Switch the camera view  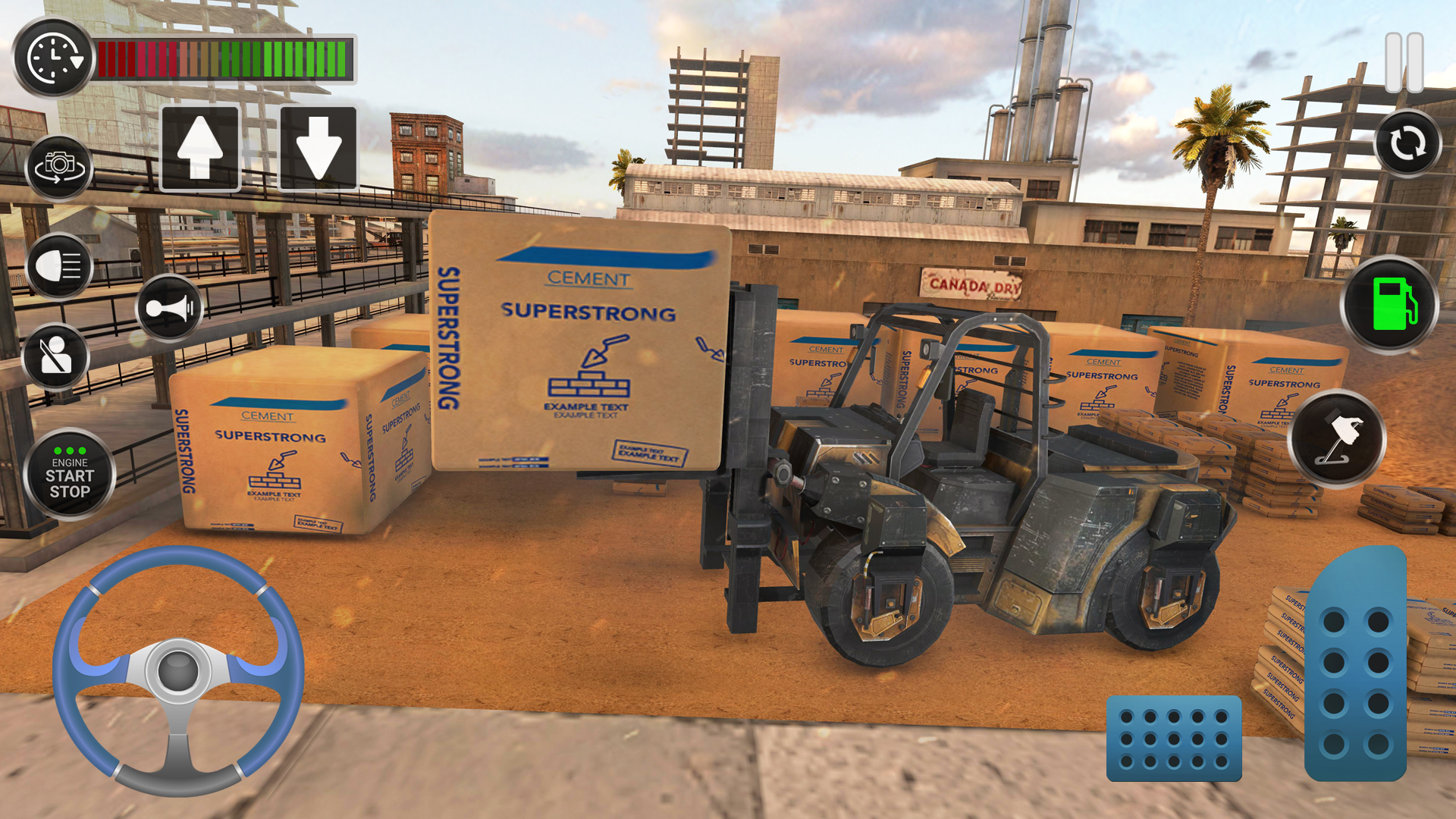pos(59,166)
